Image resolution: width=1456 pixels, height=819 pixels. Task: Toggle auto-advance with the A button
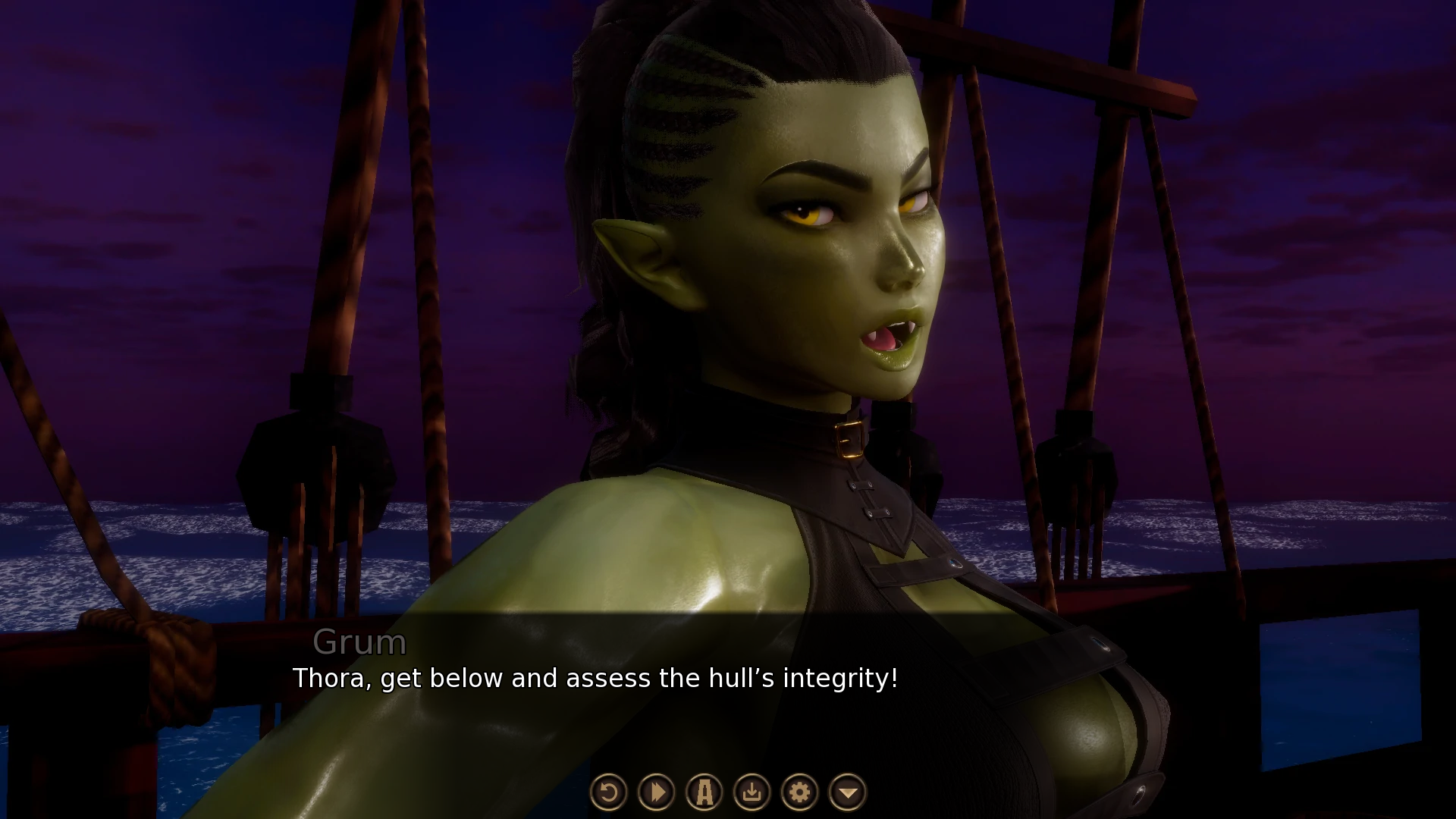[x=704, y=792]
